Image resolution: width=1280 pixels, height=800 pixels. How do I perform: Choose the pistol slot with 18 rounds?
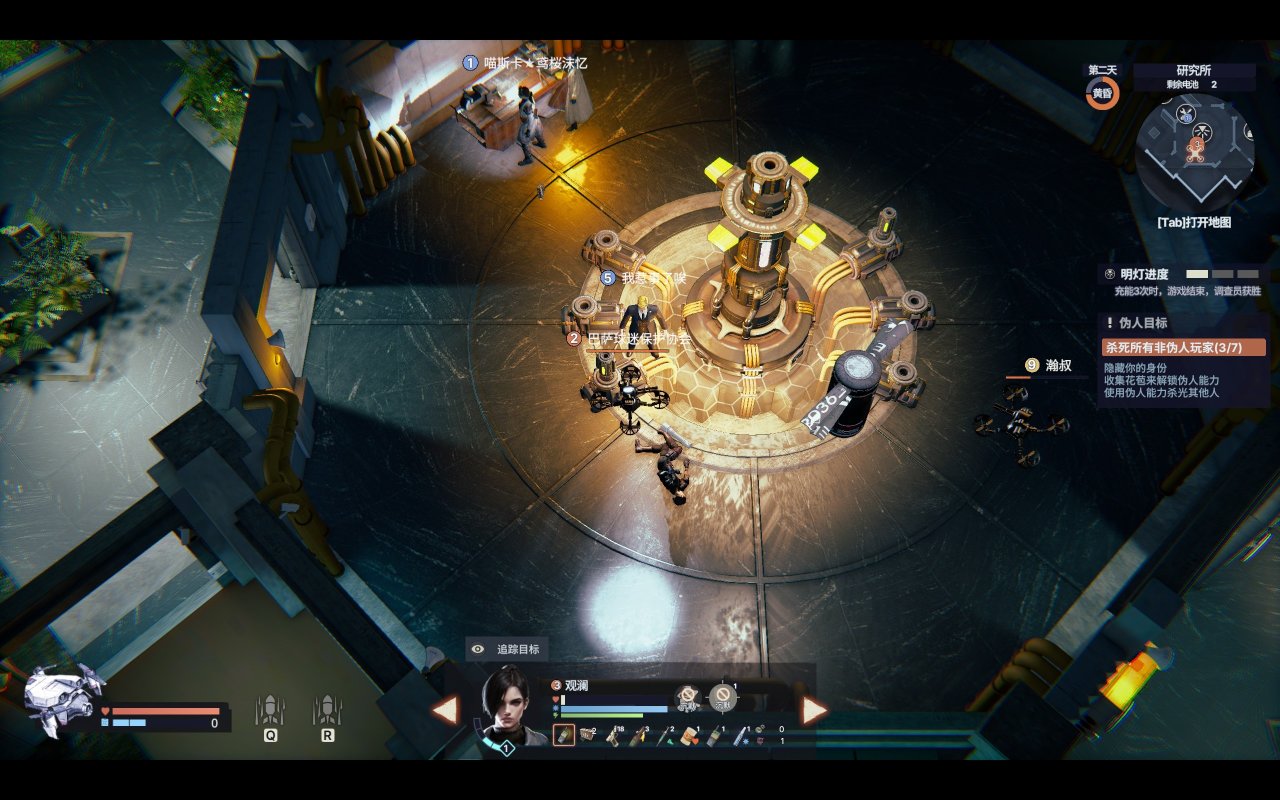(x=612, y=736)
